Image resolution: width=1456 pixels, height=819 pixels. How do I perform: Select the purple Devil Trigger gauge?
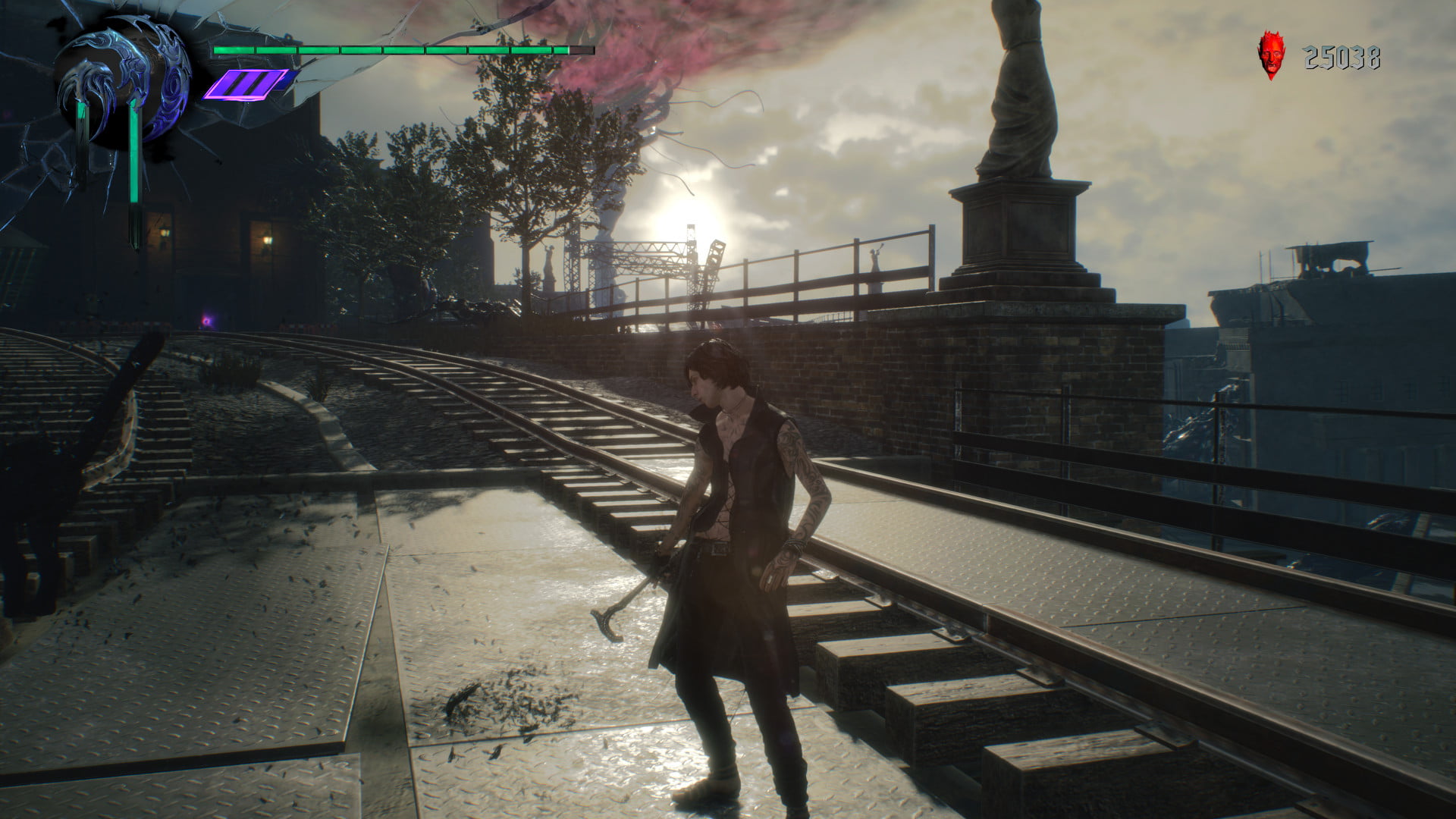247,84
